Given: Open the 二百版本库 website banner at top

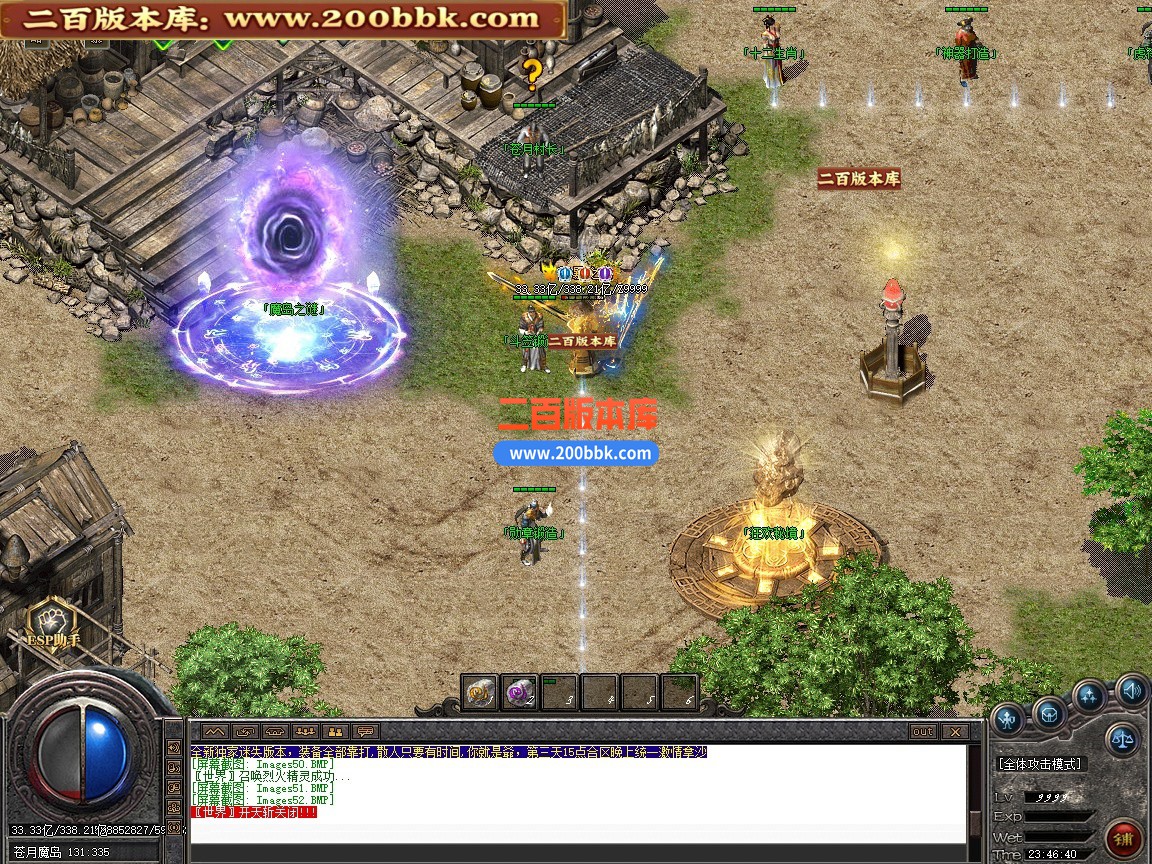Looking at the screenshot, I should tap(285, 18).
